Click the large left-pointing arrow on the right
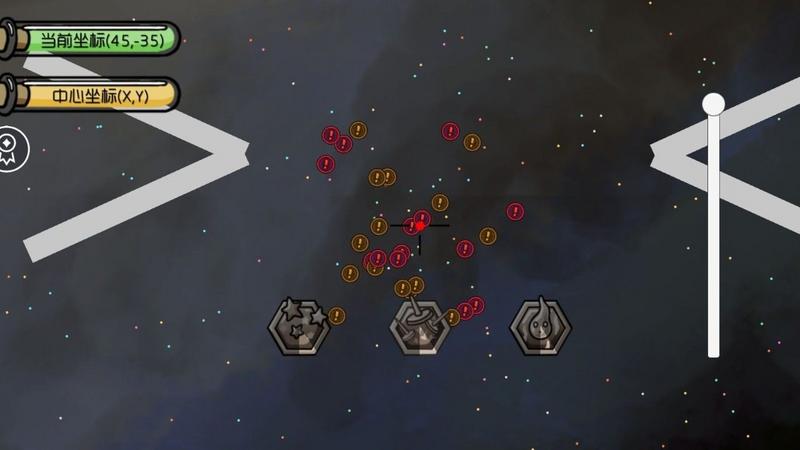Image resolution: width=800 pixels, height=450 pixels. pyautogui.click(x=680, y=152)
